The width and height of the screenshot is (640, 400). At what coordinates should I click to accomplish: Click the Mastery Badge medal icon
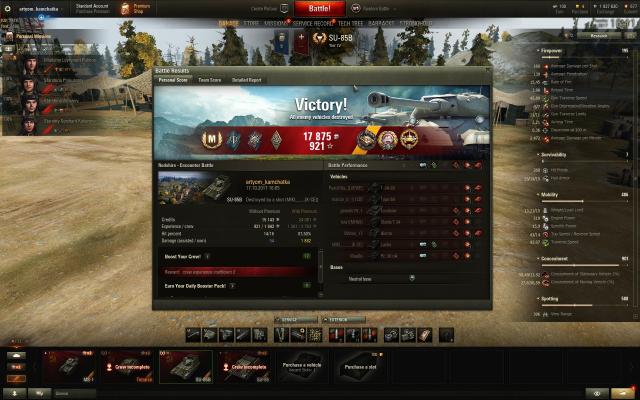point(212,139)
